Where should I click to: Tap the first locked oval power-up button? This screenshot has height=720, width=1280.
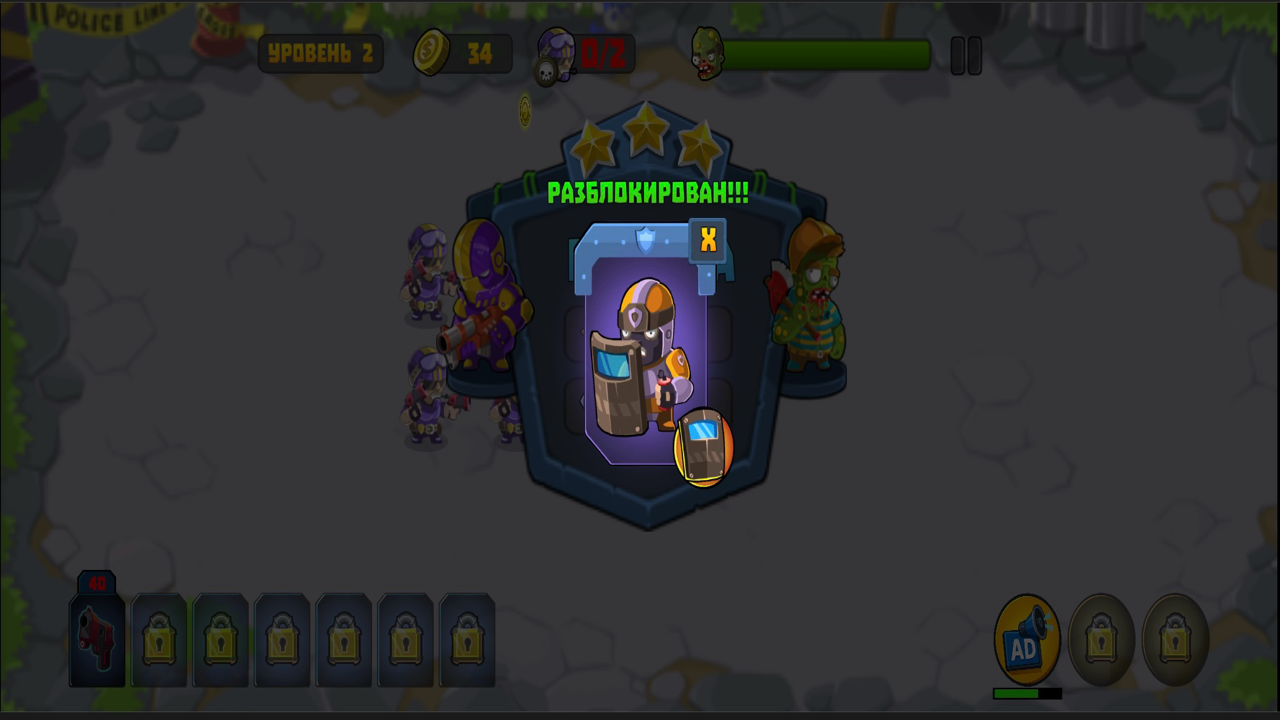1100,640
